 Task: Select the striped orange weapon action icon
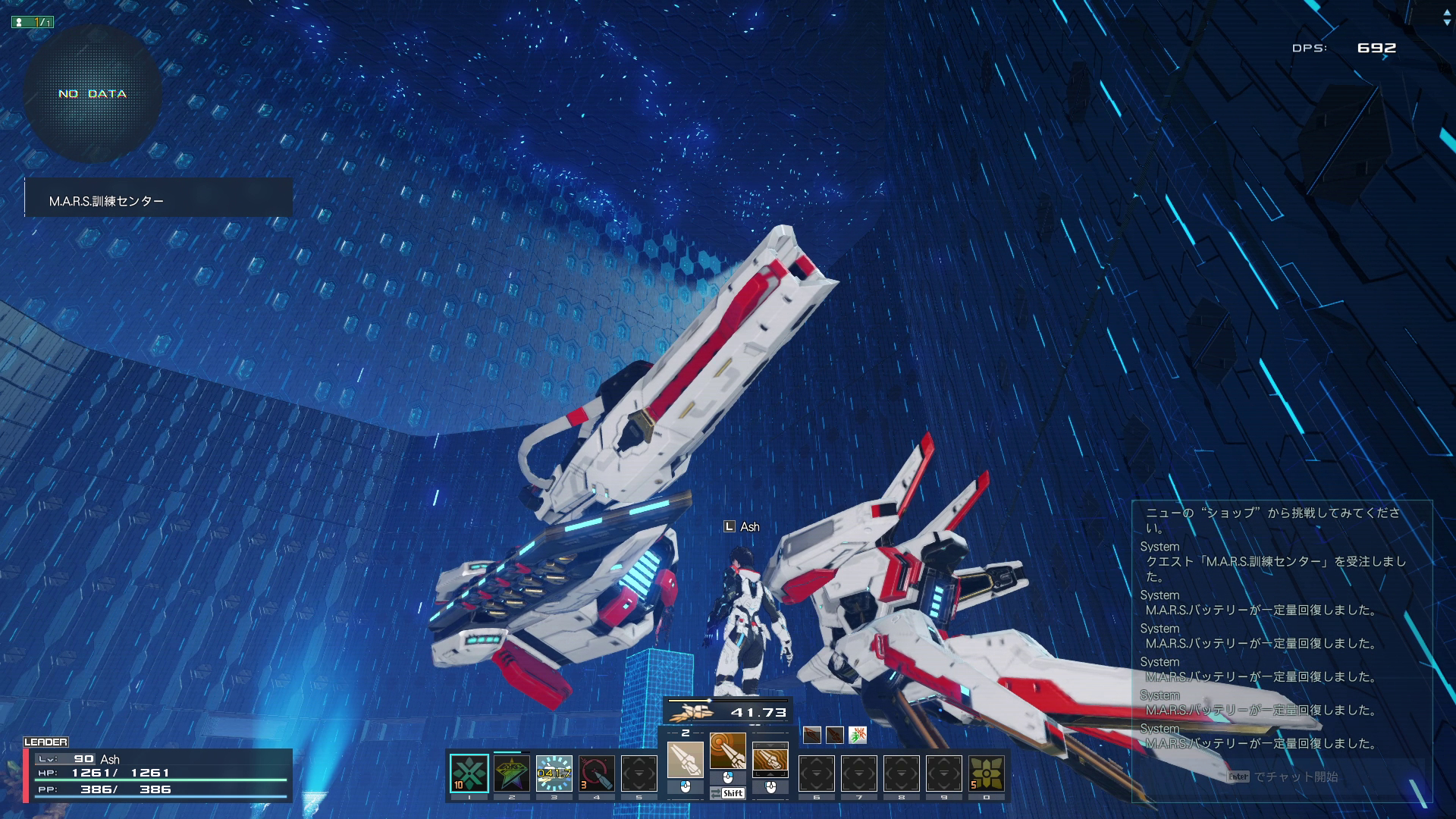coord(770,759)
